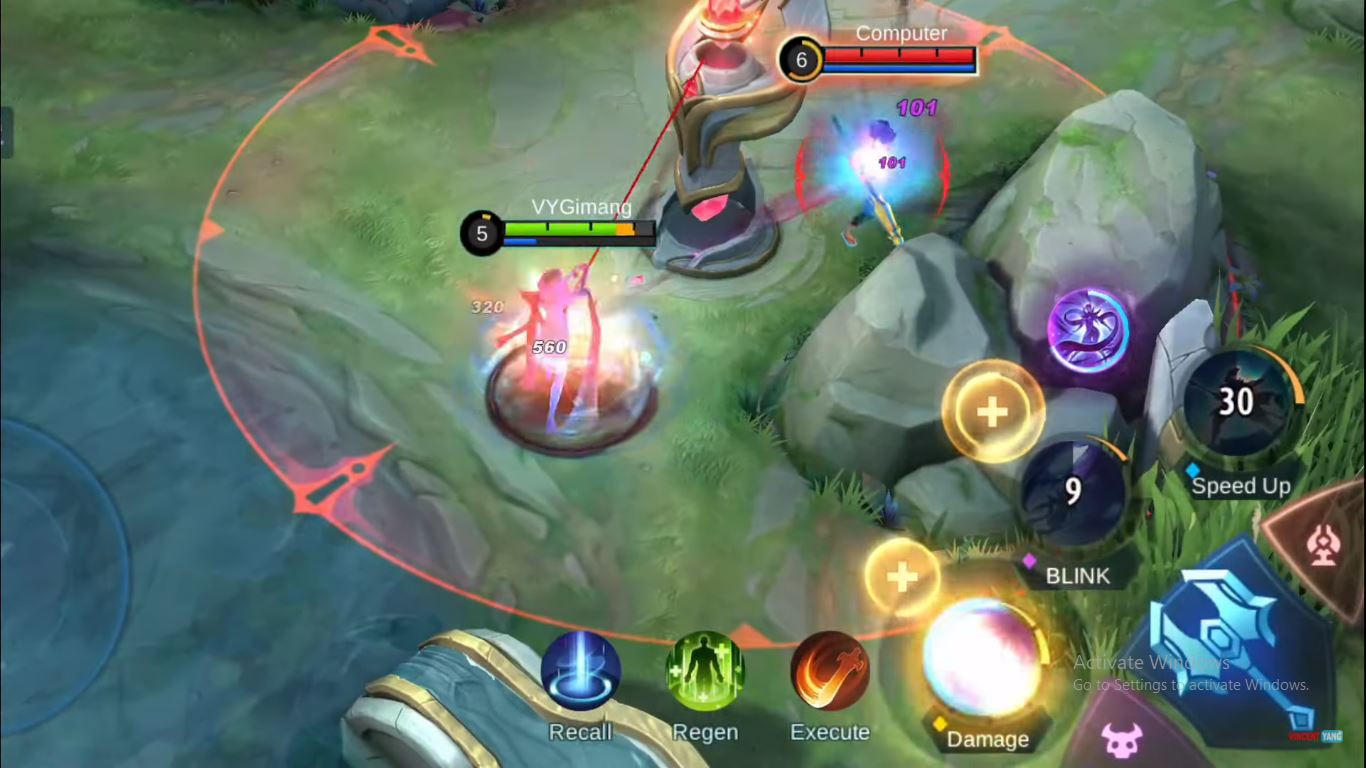Viewport: 1366px width, 768px height.
Task: Click the Go to Settings activation link
Action: coord(1190,685)
